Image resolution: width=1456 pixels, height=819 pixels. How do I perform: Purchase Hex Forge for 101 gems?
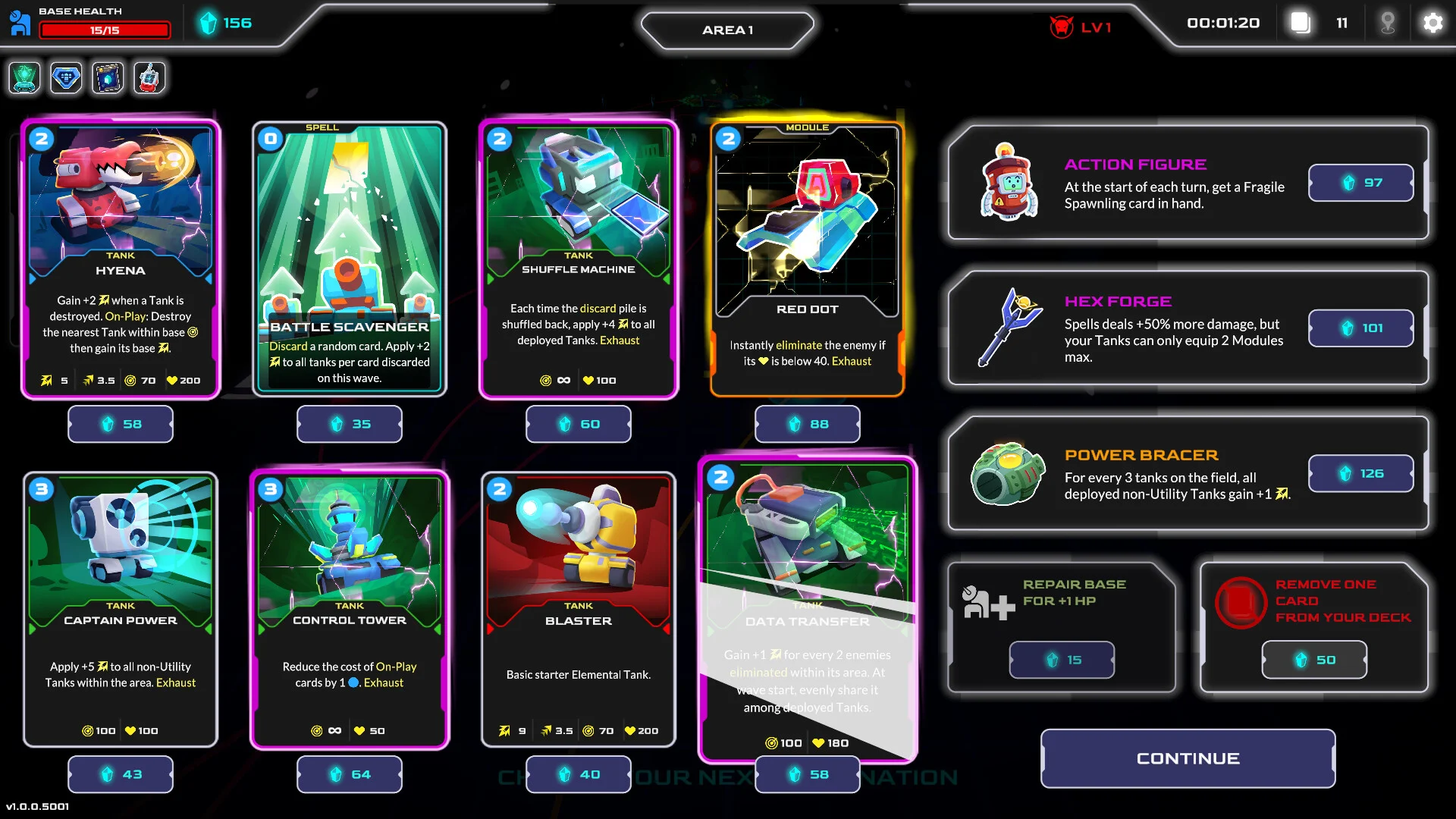pos(1360,328)
